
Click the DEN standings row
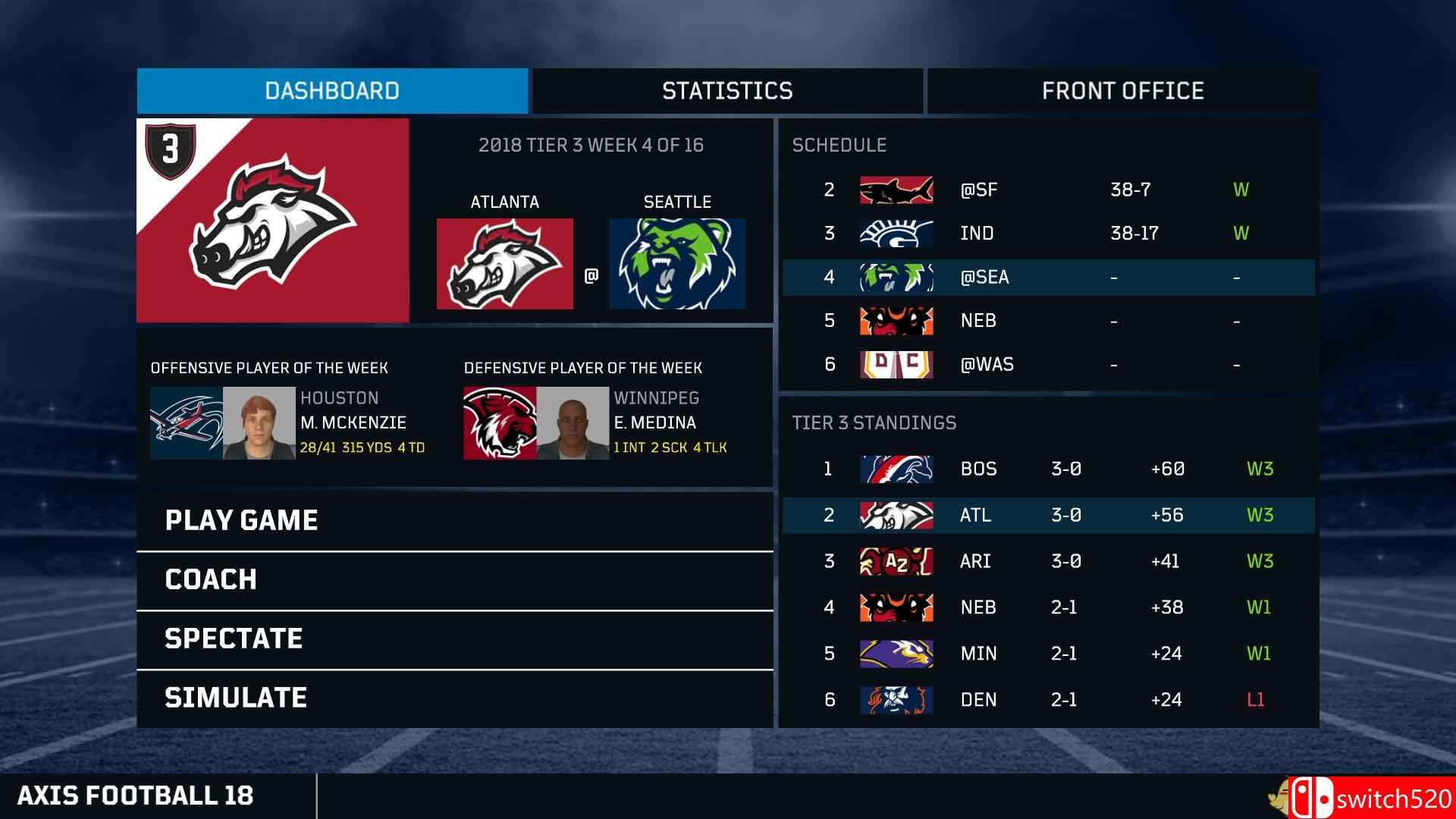click(x=1048, y=700)
